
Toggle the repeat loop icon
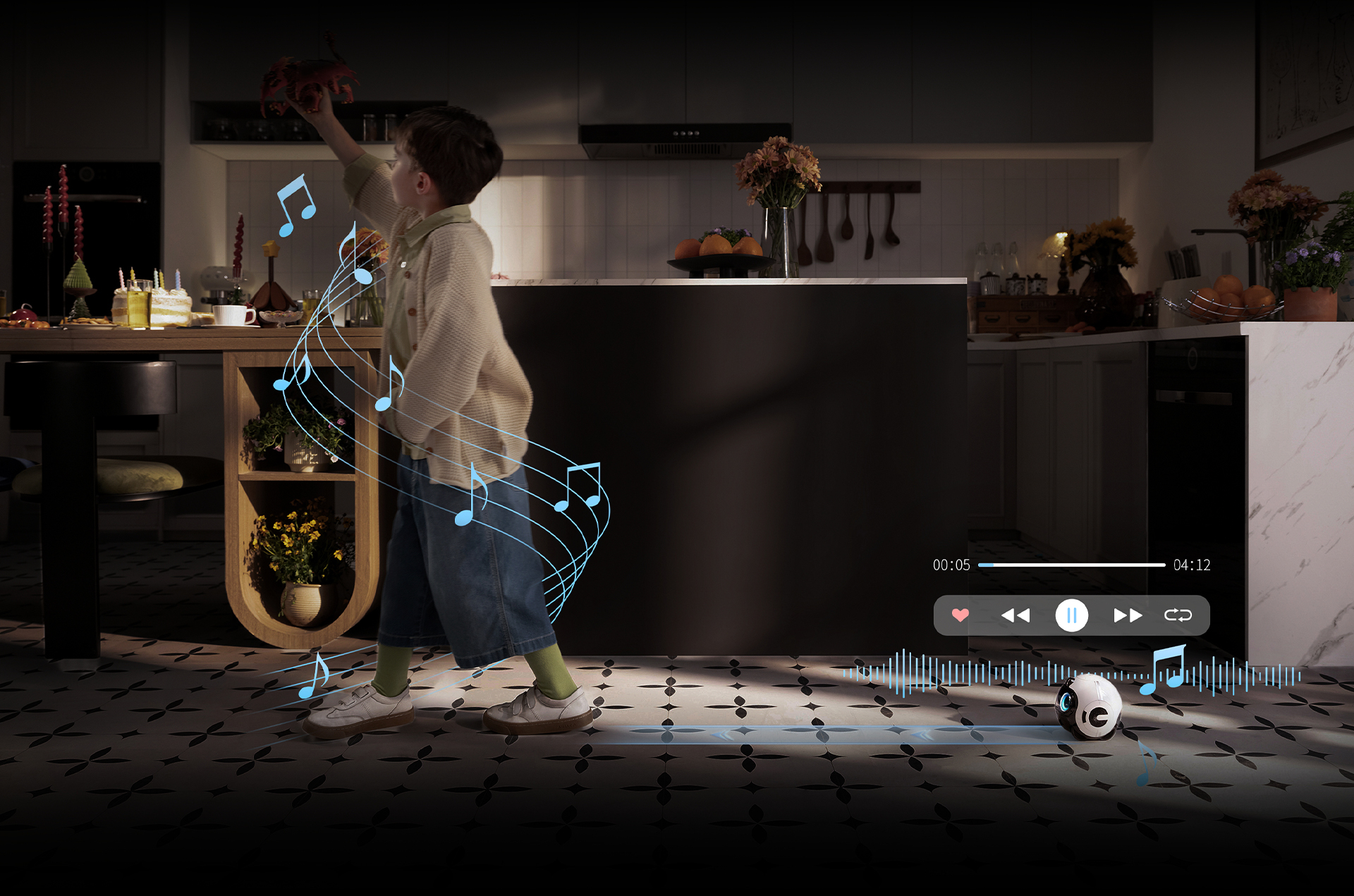tap(1178, 615)
